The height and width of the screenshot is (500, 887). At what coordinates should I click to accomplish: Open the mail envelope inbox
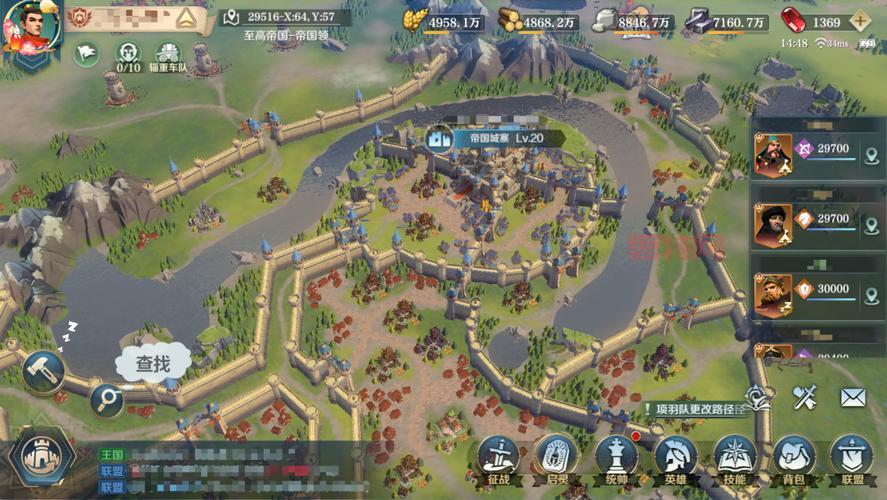pos(852,398)
